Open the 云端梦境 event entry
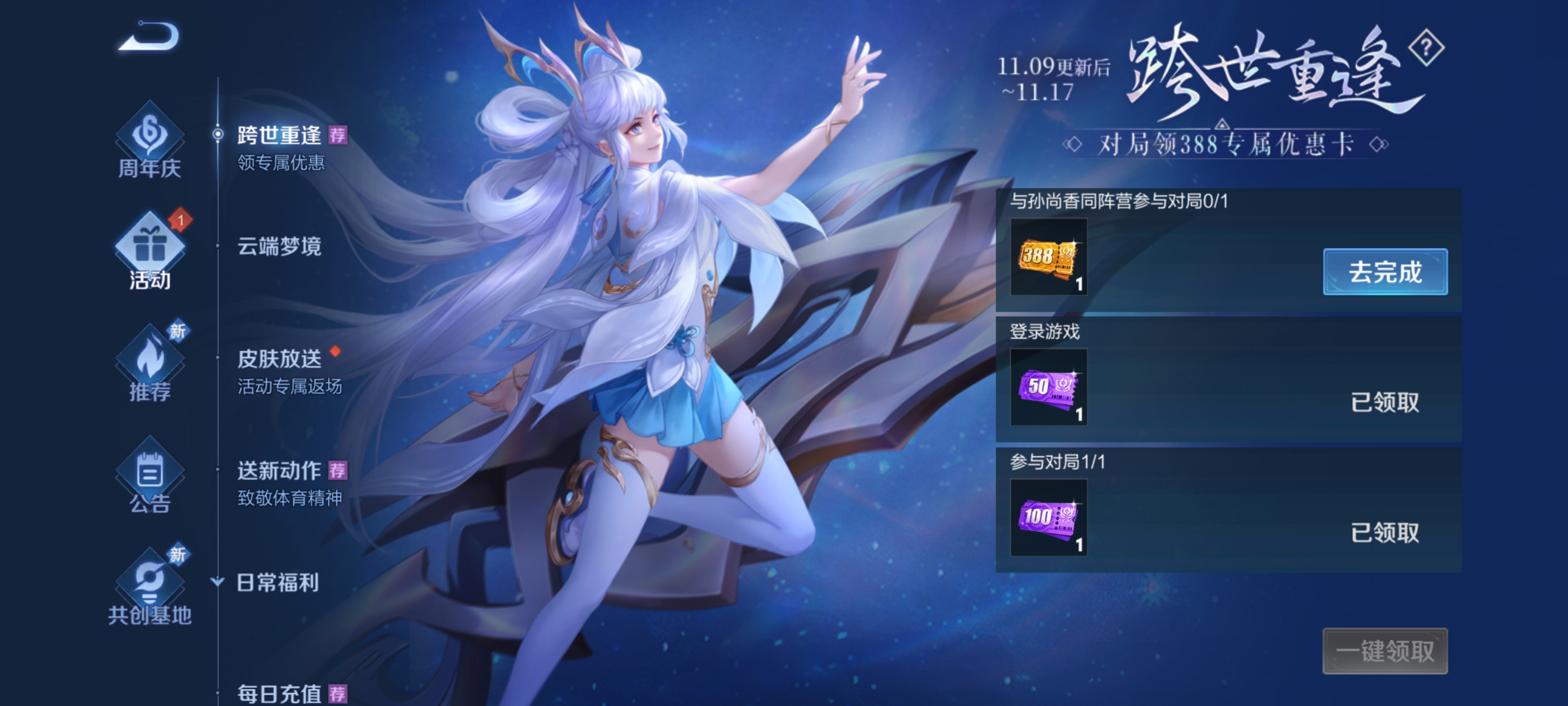Image resolution: width=1568 pixels, height=706 pixels. click(x=279, y=247)
